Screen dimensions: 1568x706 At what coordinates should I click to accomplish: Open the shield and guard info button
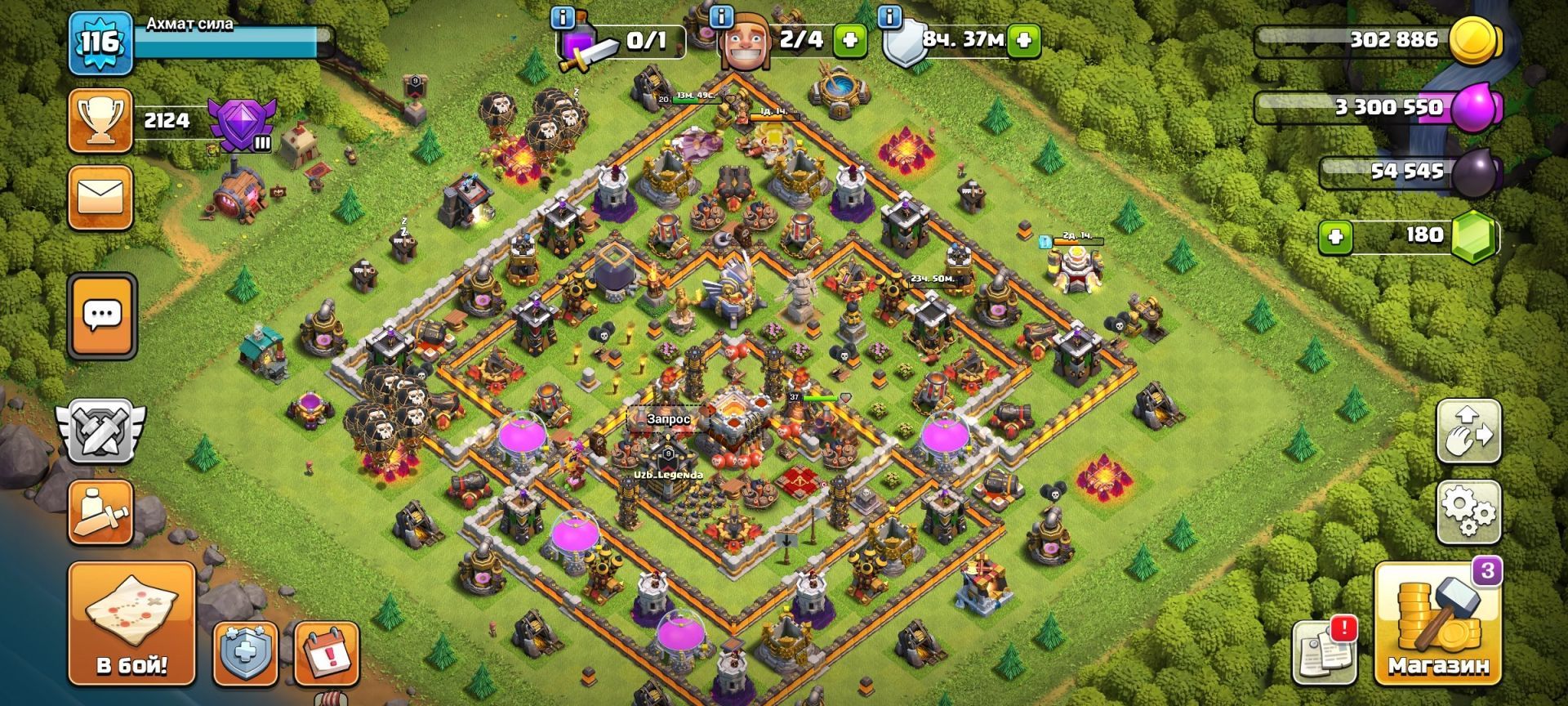coord(245,651)
